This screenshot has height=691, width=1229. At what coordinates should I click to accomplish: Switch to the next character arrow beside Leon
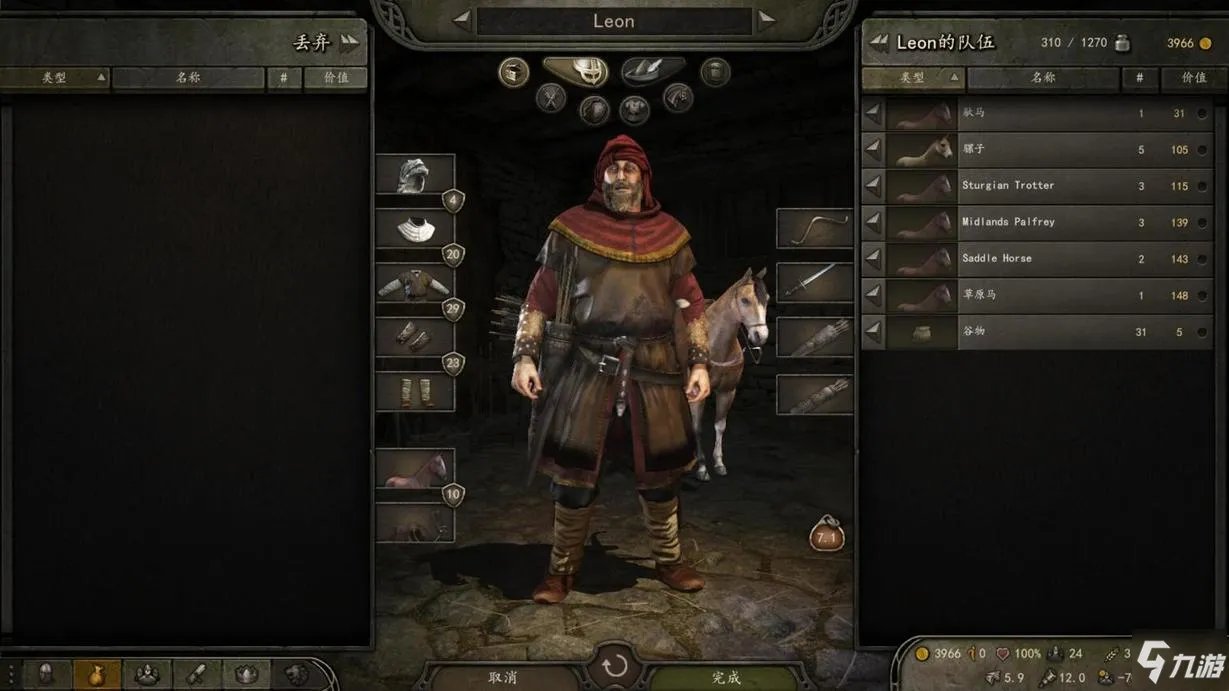point(766,20)
